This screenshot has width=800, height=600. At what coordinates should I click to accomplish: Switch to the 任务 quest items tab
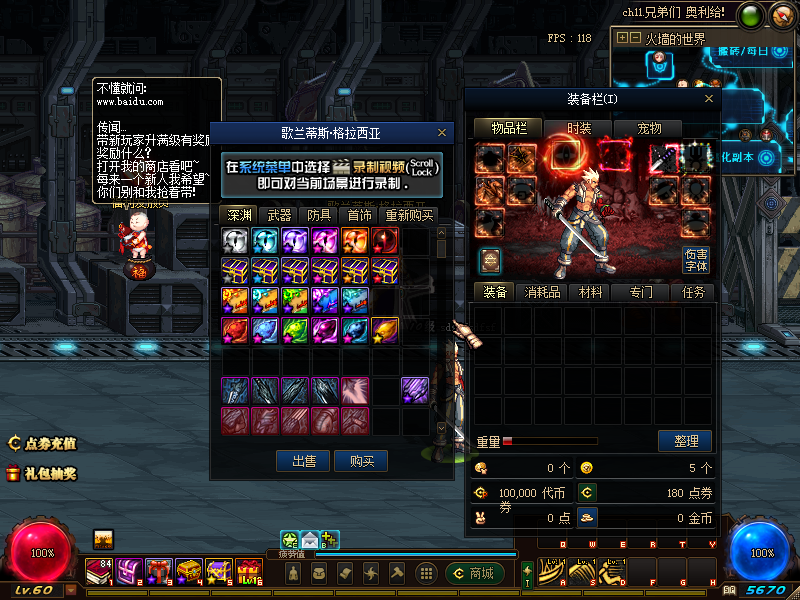click(x=693, y=292)
